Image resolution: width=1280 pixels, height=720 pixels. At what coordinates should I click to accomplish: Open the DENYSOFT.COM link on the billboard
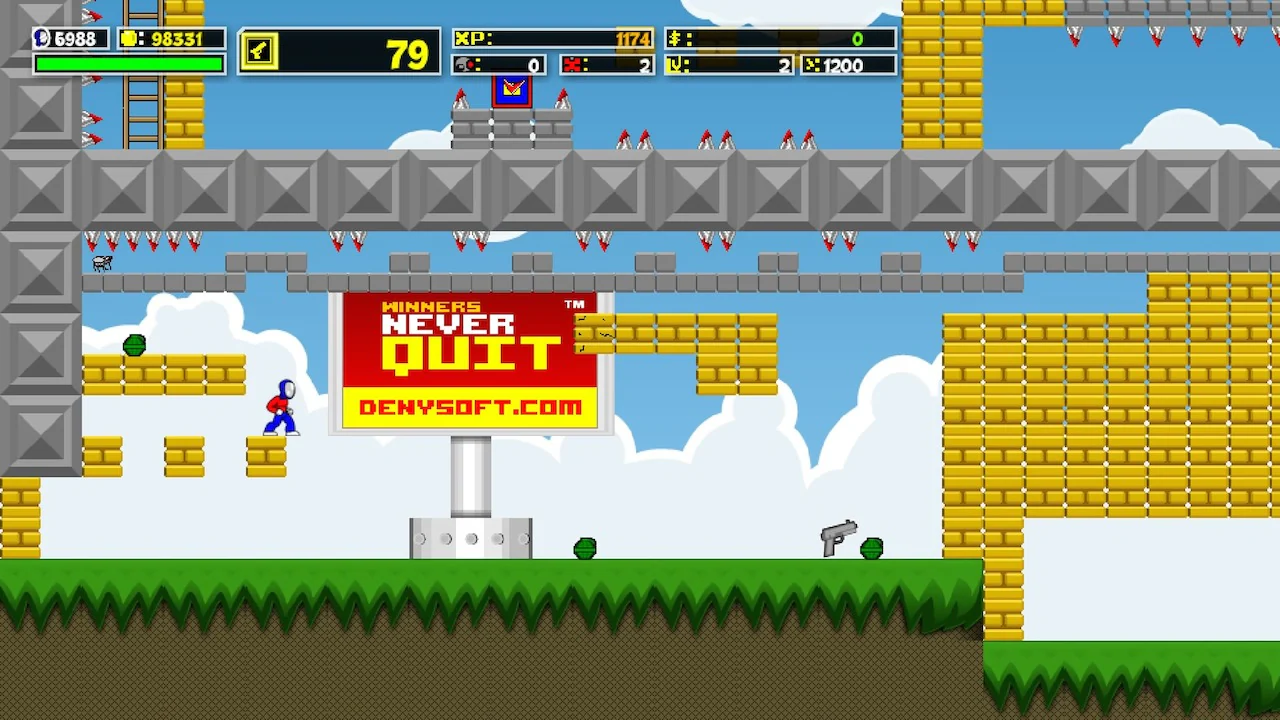click(x=470, y=406)
